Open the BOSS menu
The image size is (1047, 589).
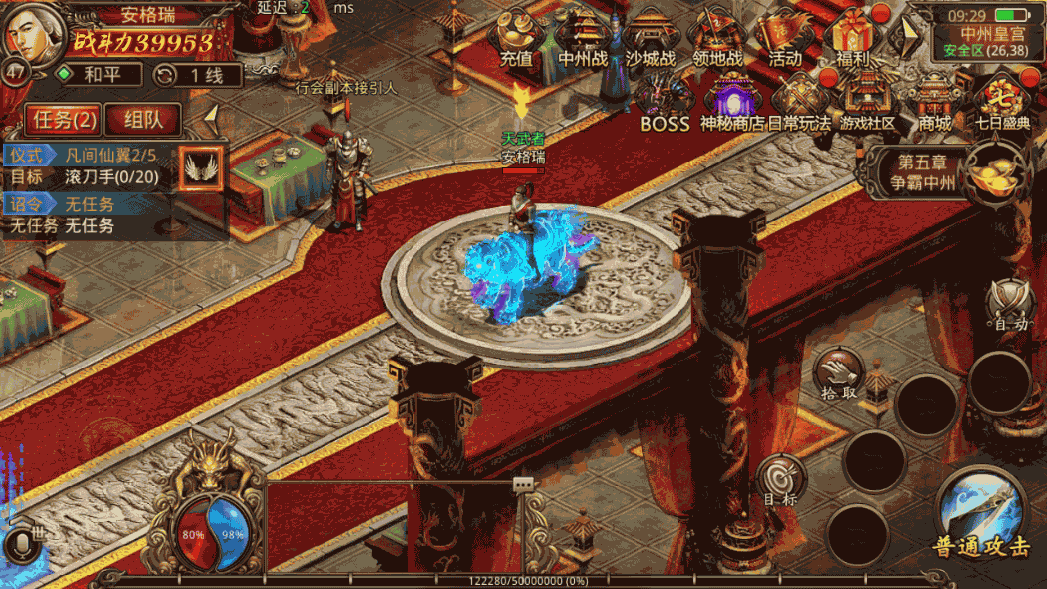pyautogui.click(x=664, y=104)
